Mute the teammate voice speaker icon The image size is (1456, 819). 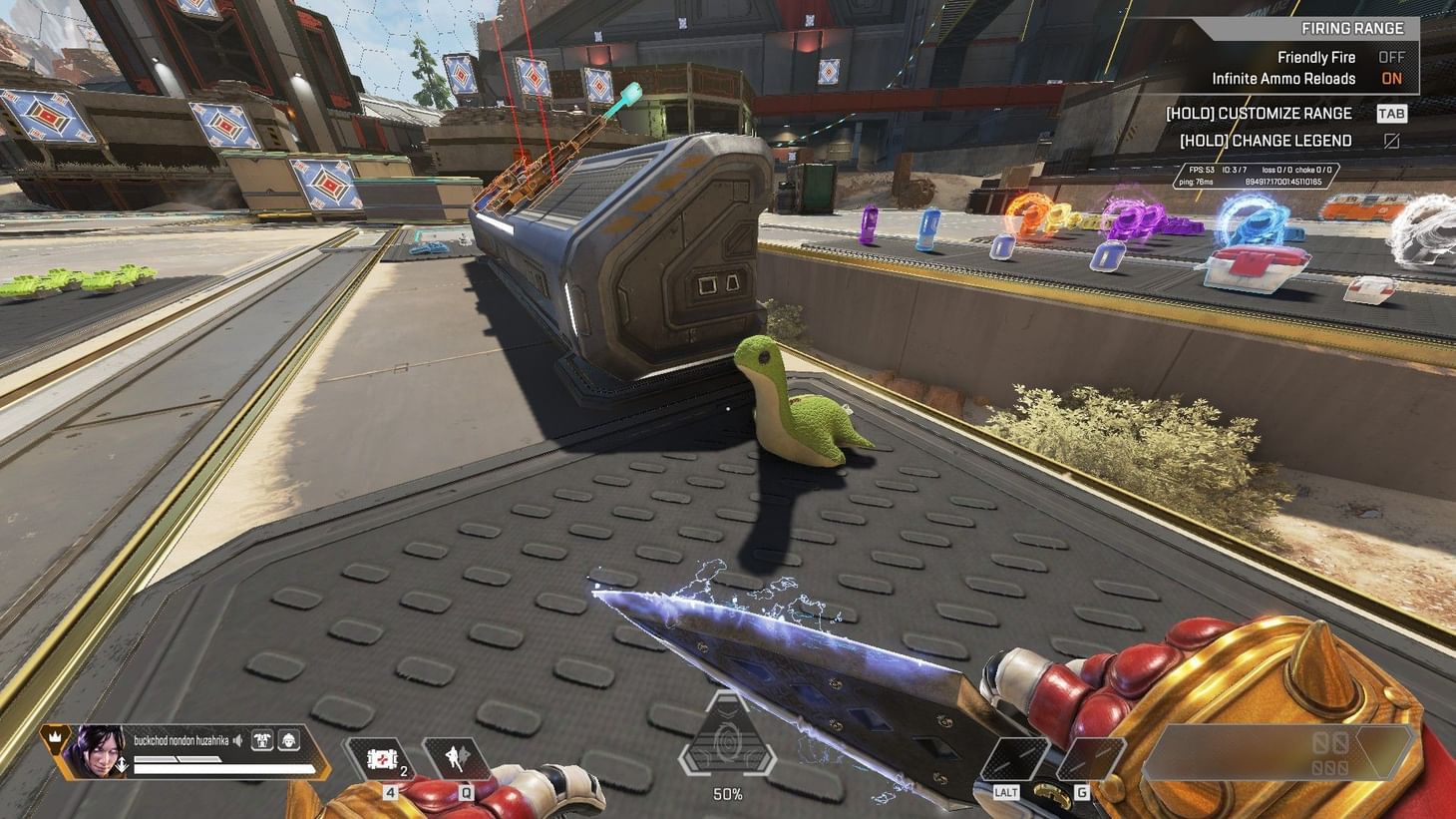(237, 740)
